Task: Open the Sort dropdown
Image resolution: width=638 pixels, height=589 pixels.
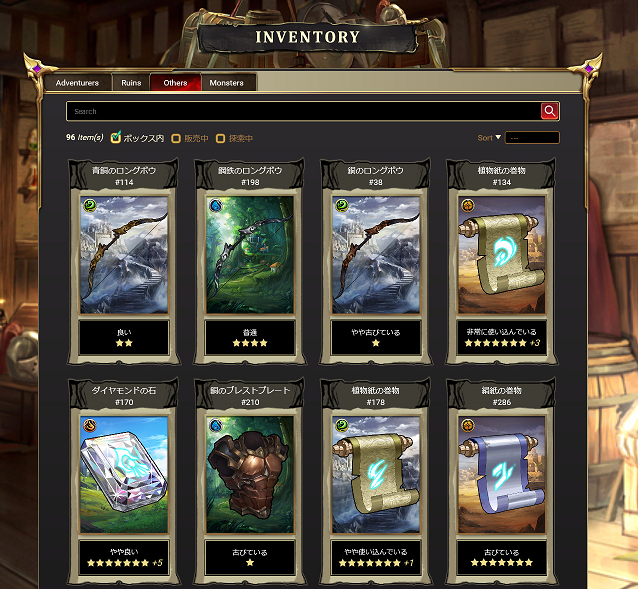Action: tap(531, 138)
